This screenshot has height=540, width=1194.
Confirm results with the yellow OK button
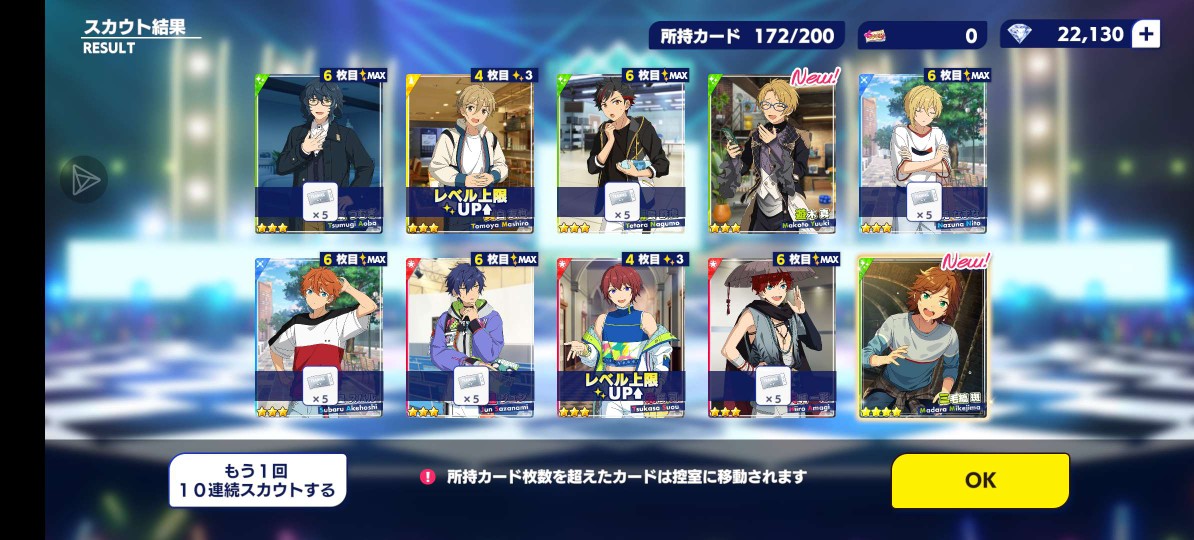pyautogui.click(x=980, y=480)
